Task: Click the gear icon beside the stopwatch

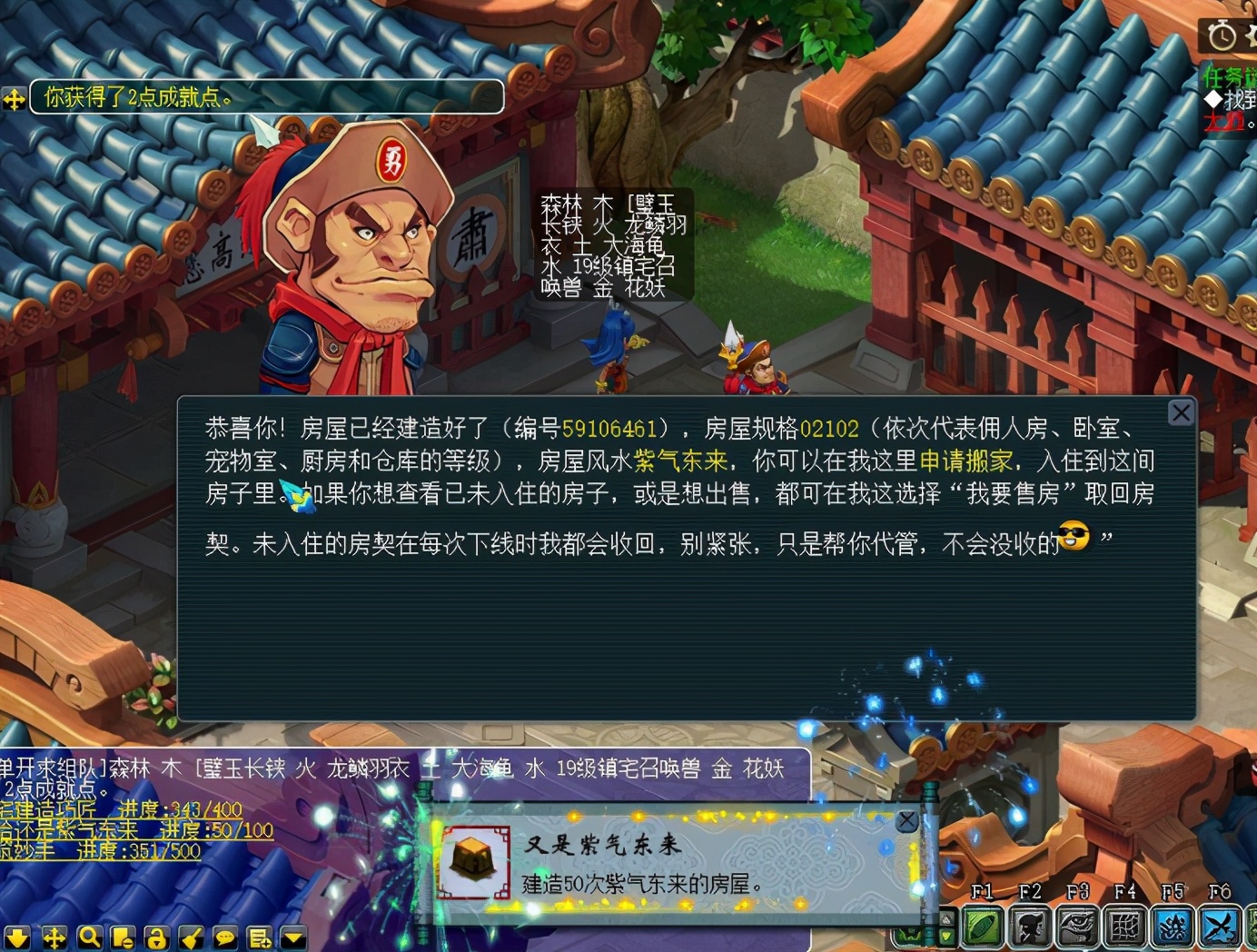Action: tap(1253, 36)
